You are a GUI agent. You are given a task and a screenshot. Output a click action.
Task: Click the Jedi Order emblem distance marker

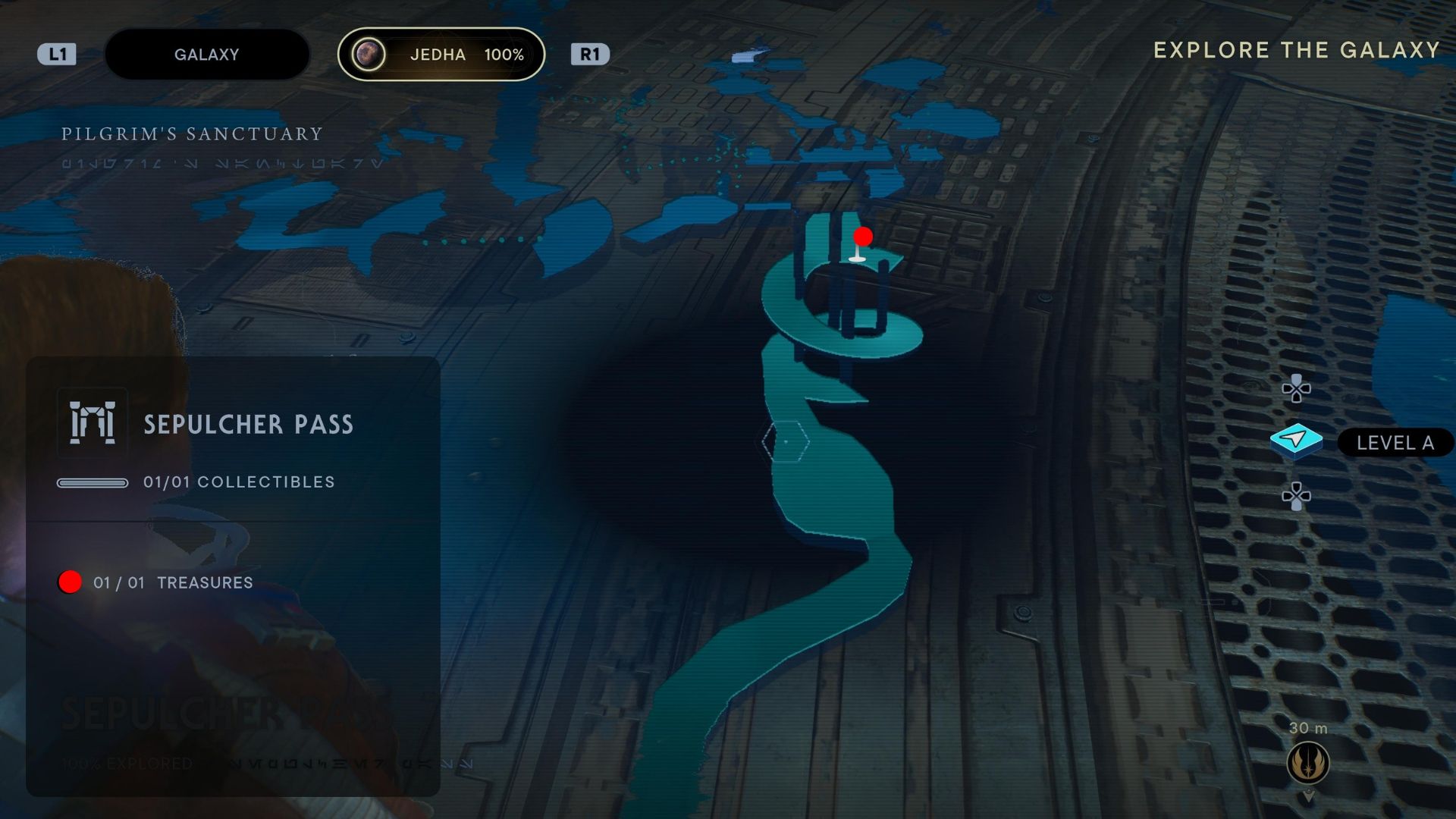[1307, 763]
